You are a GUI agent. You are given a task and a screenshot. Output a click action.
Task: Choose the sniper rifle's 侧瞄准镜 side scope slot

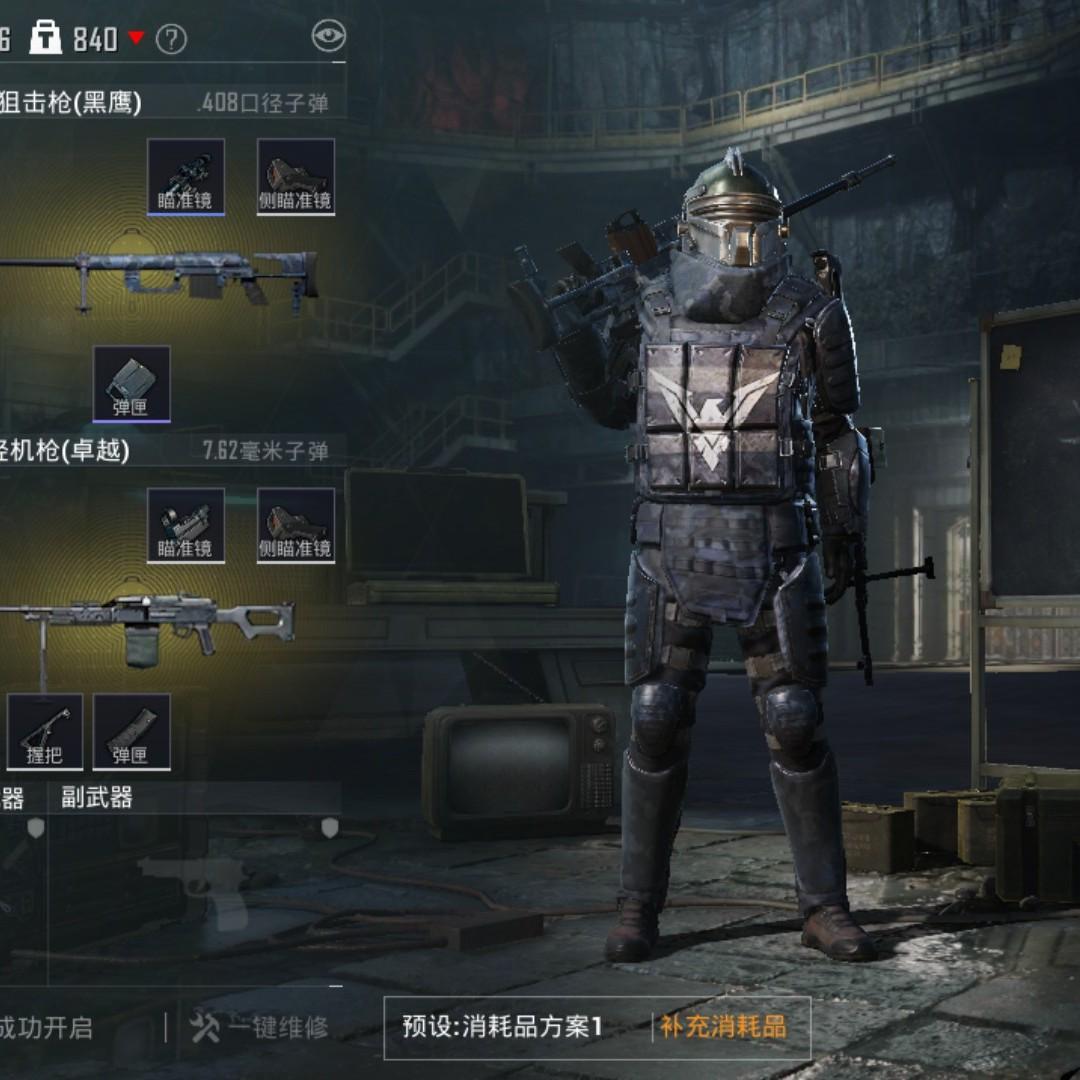(x=296, y=176)
